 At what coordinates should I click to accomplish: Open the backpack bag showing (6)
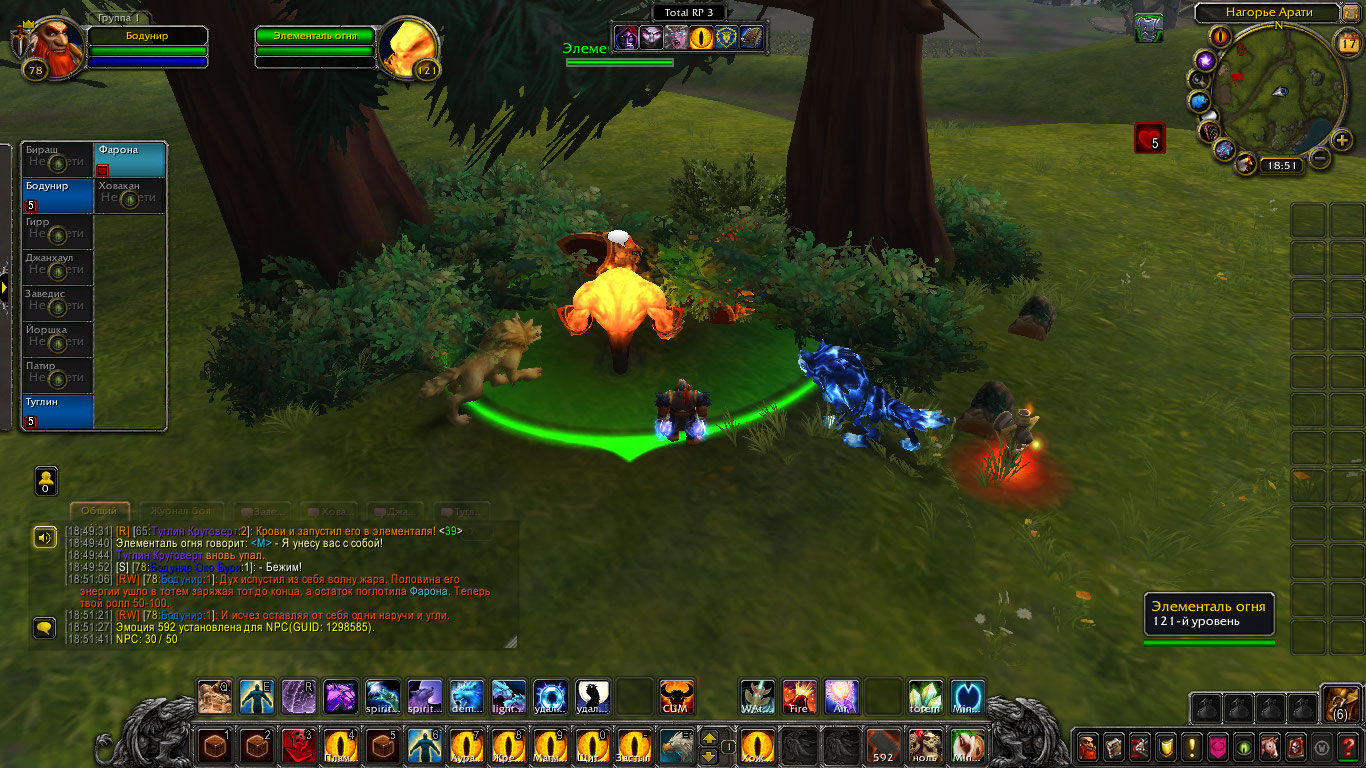[1340, 705]
